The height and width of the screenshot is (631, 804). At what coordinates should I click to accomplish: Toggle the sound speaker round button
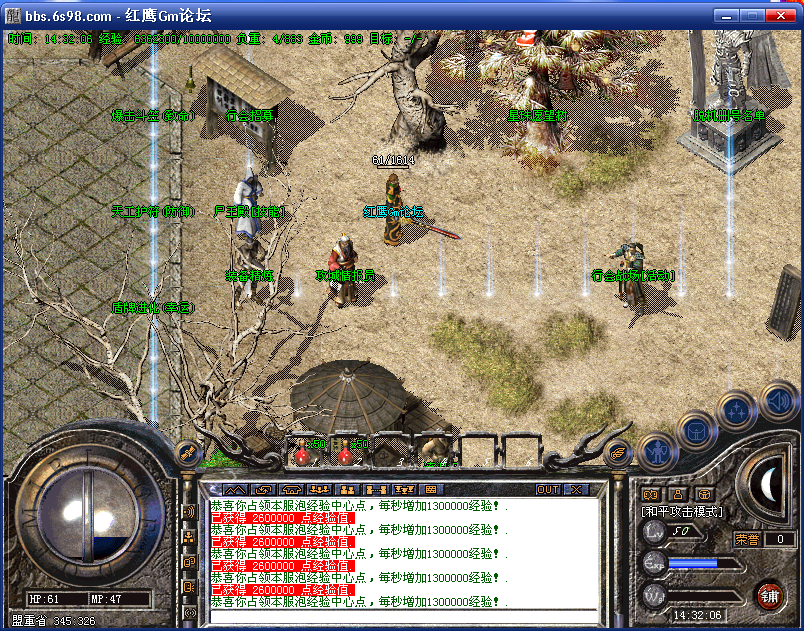click(x=777, y=402)
